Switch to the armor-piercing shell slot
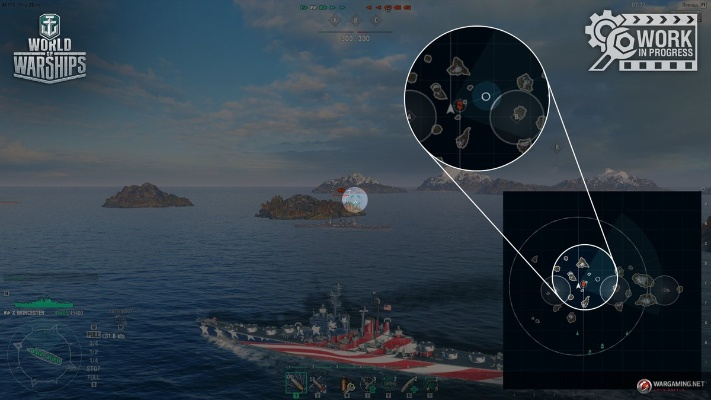The height and width of the screenshot is (400, 711). [318, 383]
